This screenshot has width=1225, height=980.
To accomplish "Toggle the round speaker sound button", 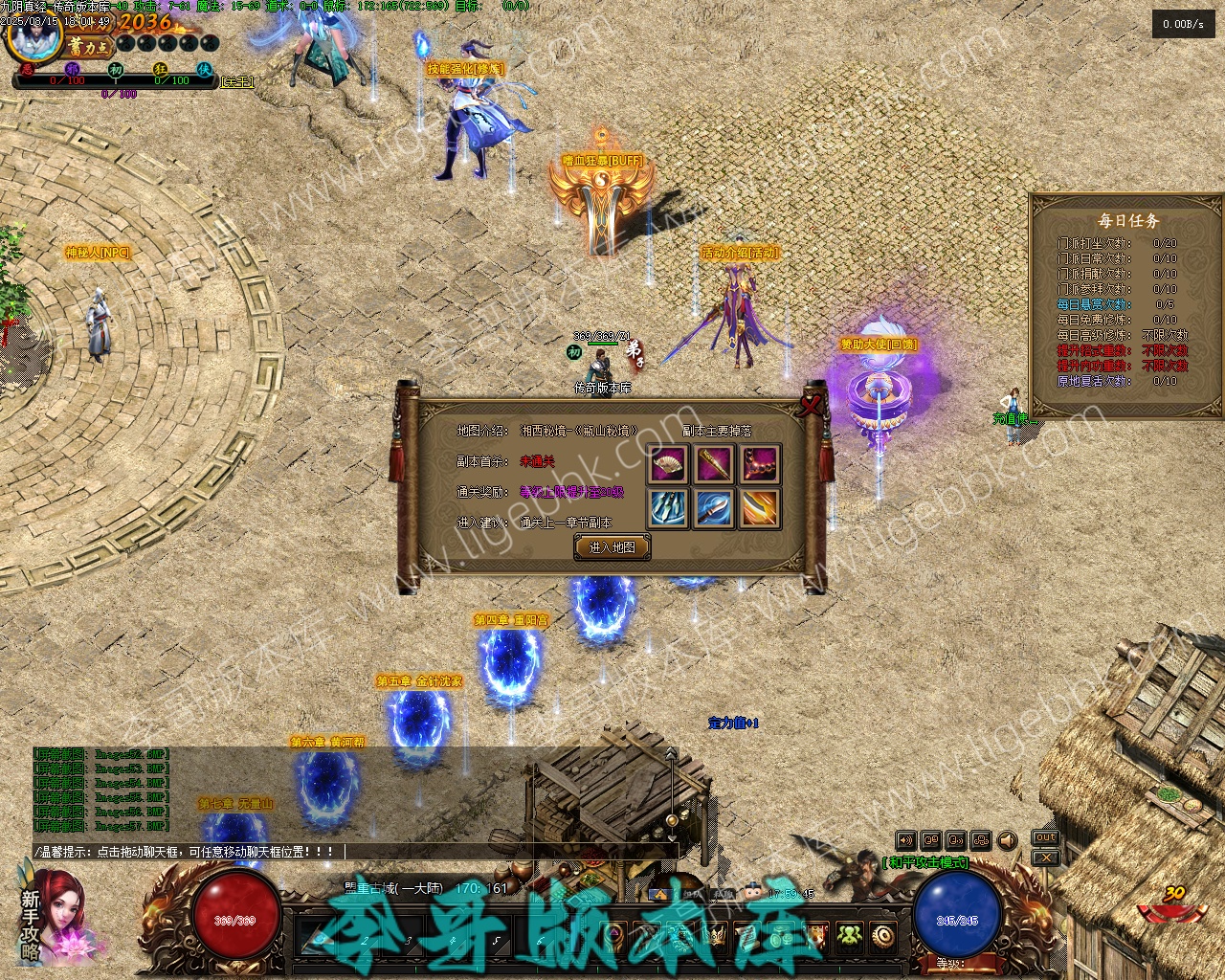I will 1007,841.
